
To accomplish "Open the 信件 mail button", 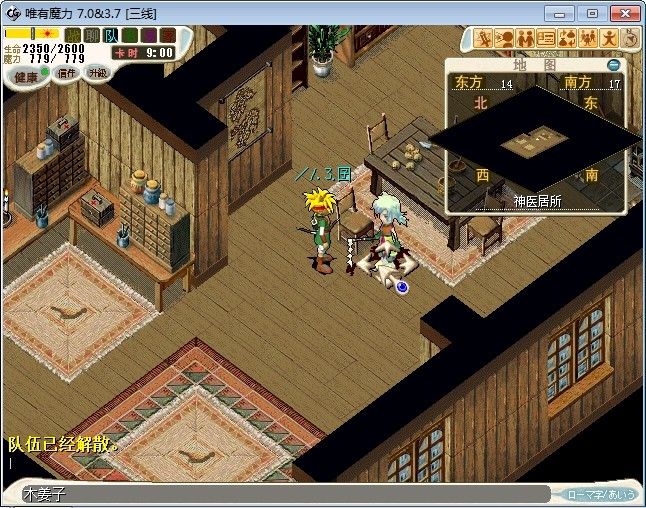I will tap(66, 73).
